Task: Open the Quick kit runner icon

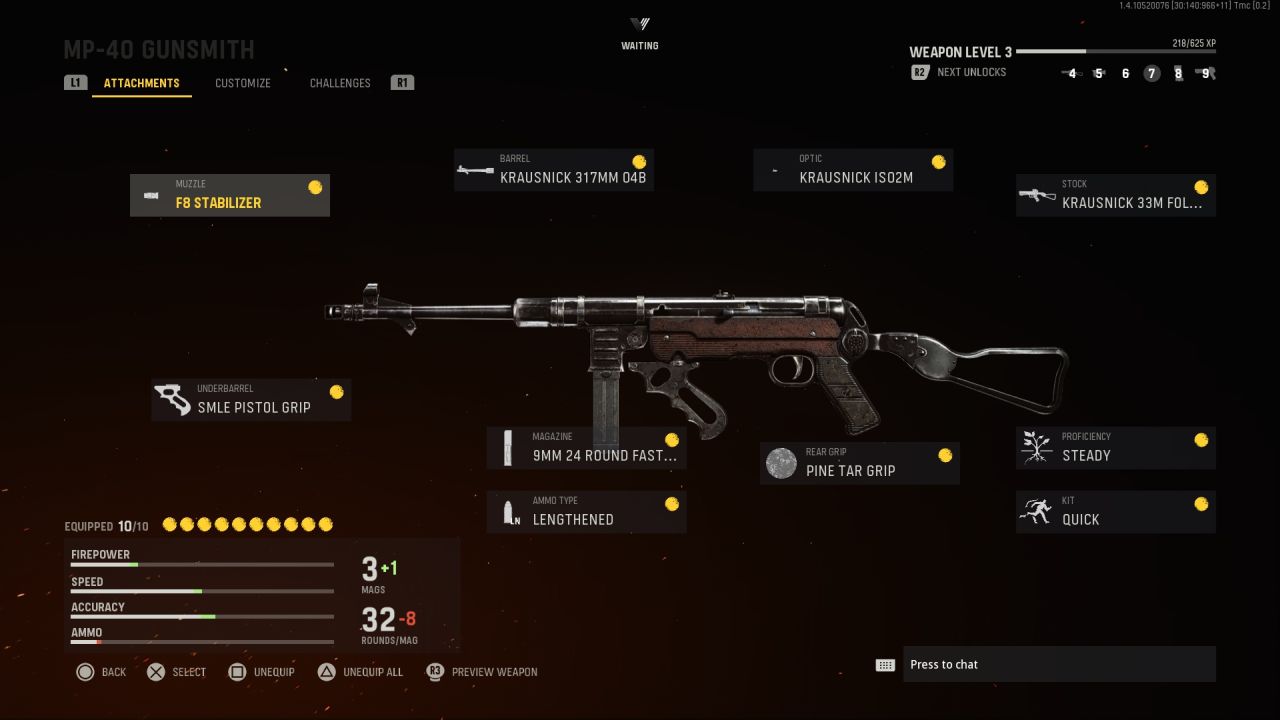Action: [1037, 511]
